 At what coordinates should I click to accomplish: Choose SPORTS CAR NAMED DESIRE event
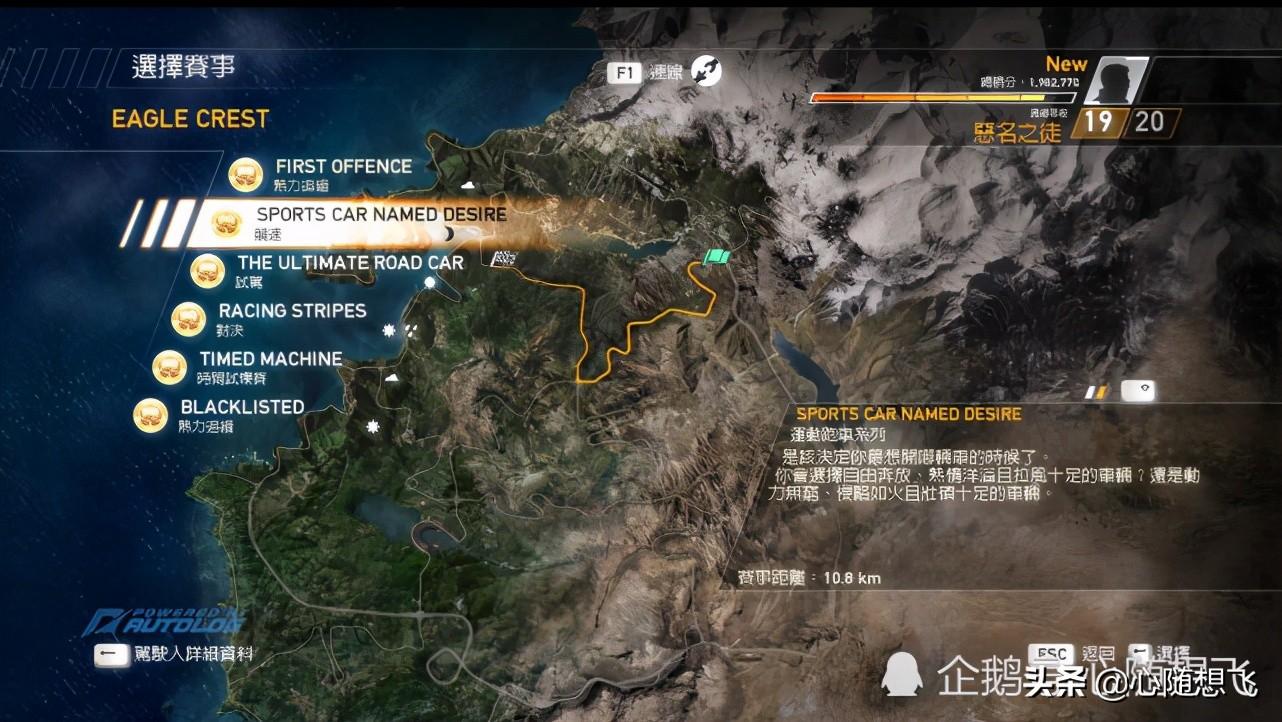point(380,215)
